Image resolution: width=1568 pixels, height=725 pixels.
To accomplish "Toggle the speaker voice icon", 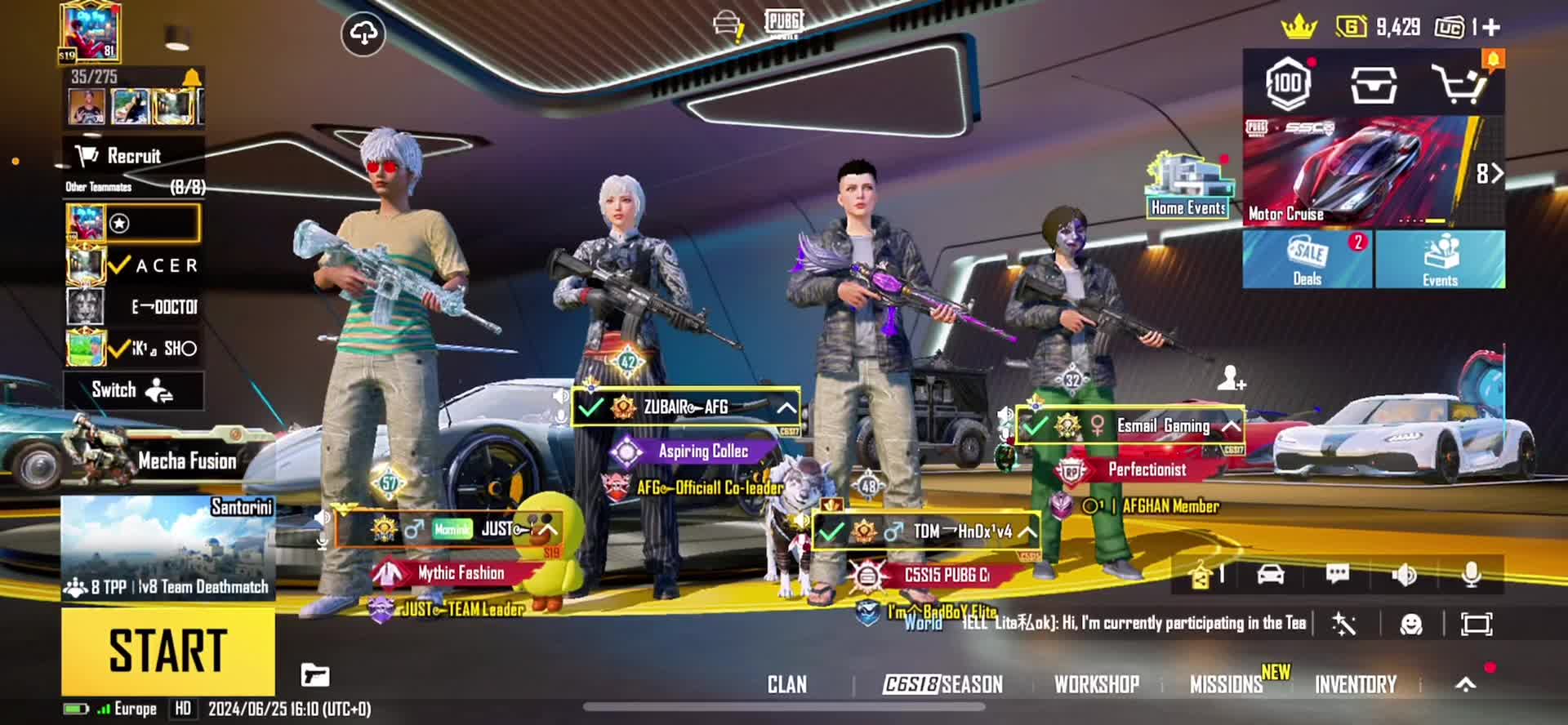I will coord(1404,575).
